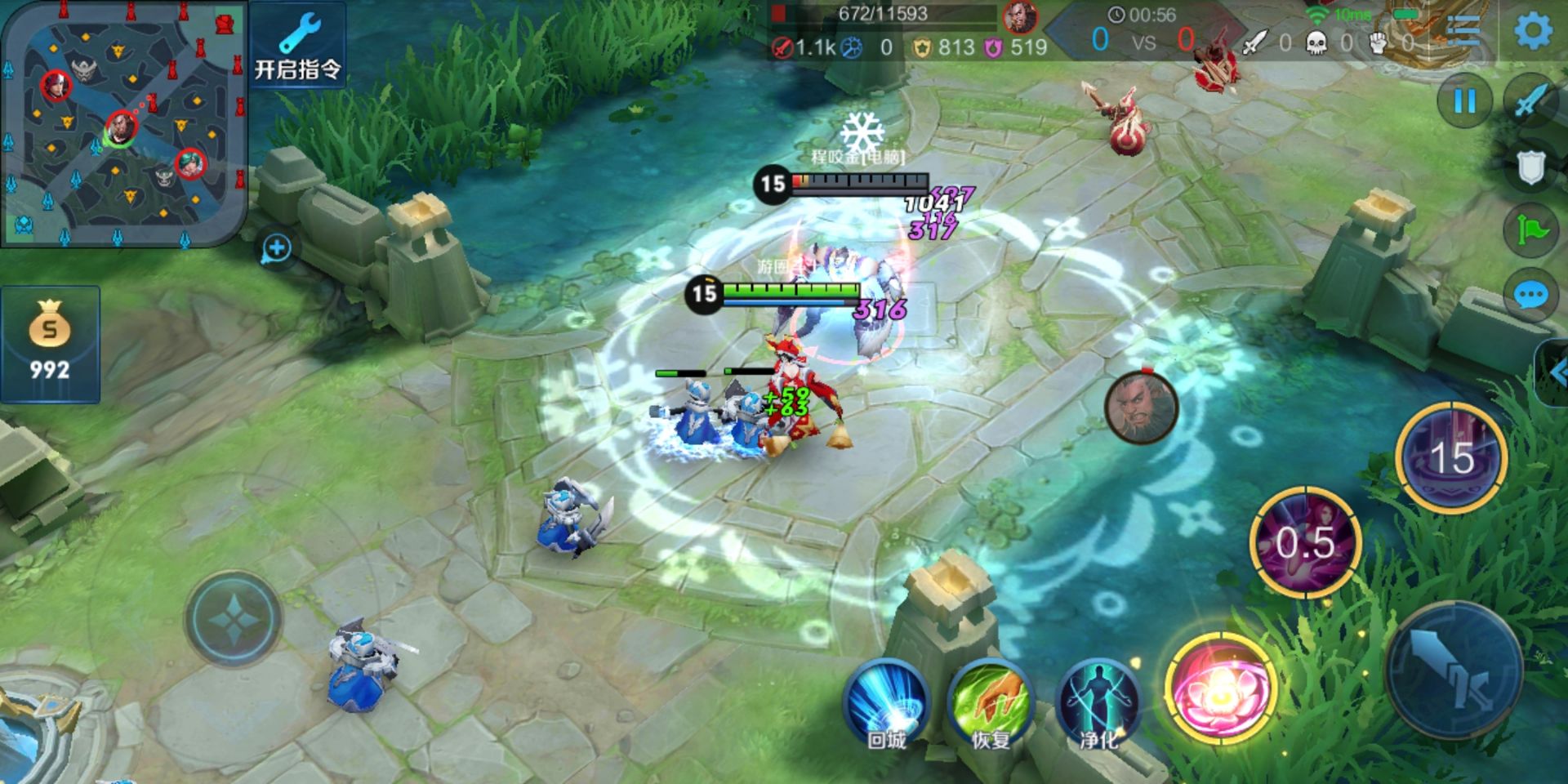Image resolution: width=1568 pixels, height=784 pixels.
Task: Tap the shield signal button
Action: [x=1530, y=168]
